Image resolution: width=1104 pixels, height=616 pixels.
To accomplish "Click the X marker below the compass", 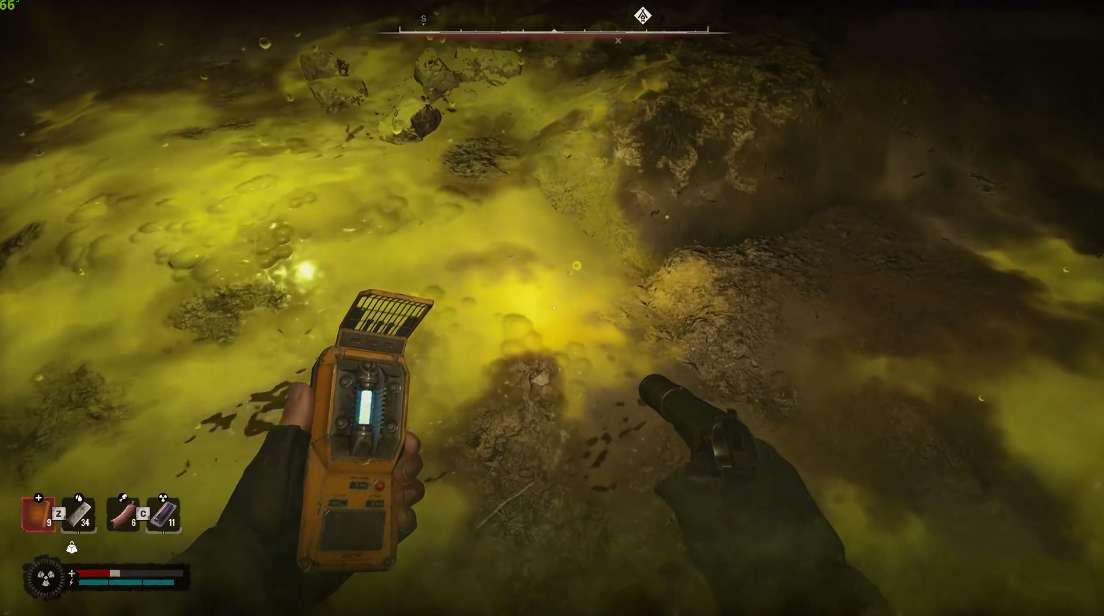I will coord(618,41).
